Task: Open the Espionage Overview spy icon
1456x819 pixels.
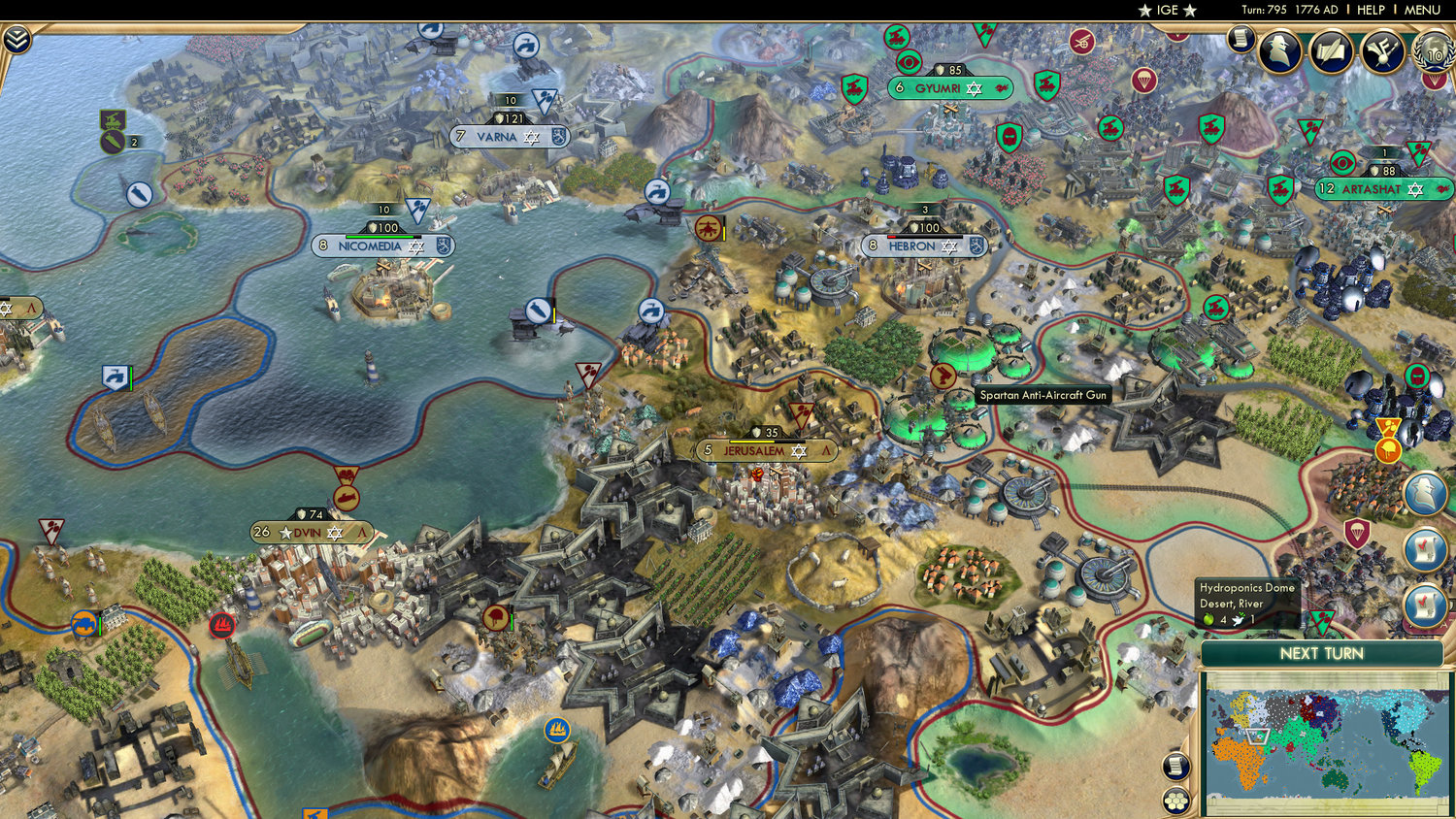Action: pyautogui.click(x=1279, y=49)
